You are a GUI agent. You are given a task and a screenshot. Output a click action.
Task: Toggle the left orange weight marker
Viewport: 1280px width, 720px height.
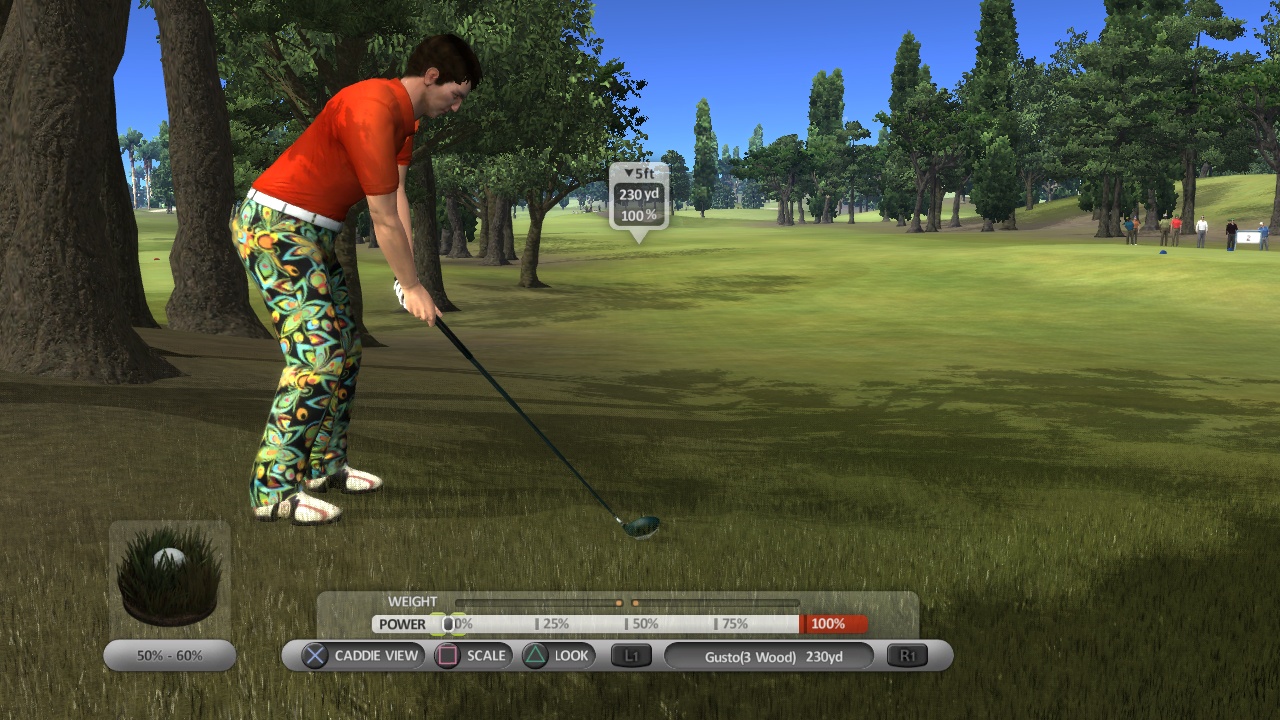[620, 603]
